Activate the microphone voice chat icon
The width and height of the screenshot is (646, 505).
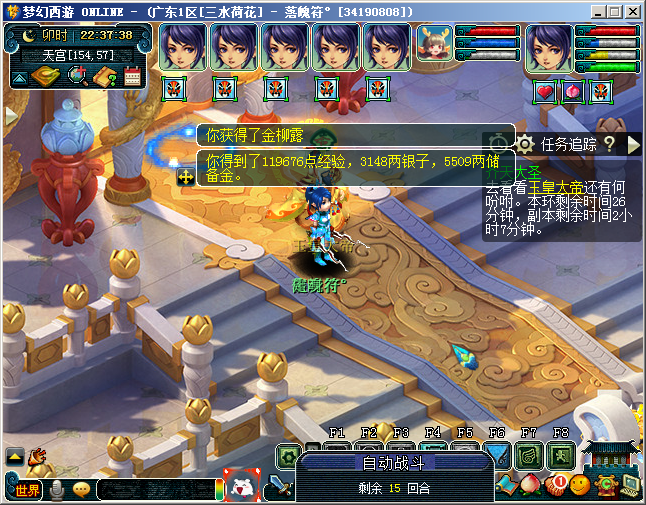pos(57,490)
